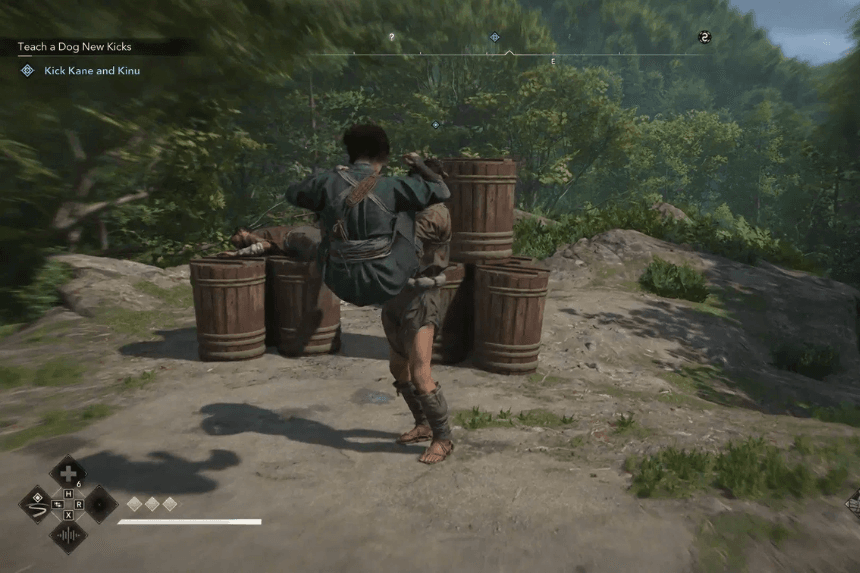Click the round swirl icon on compass
This screenshot has width=860, height=573.
704,37
